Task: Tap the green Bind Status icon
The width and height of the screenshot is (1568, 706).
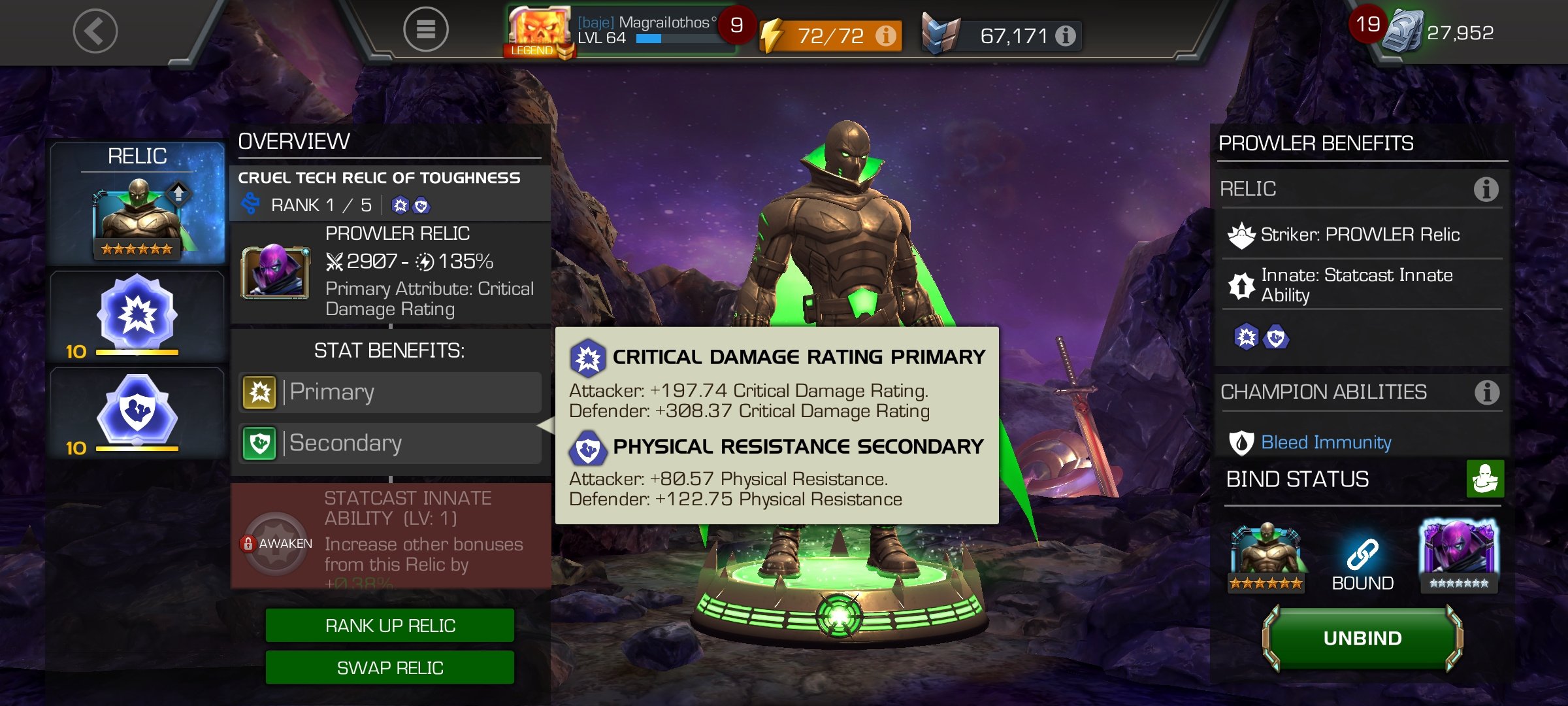Action: click(1484, 479)
